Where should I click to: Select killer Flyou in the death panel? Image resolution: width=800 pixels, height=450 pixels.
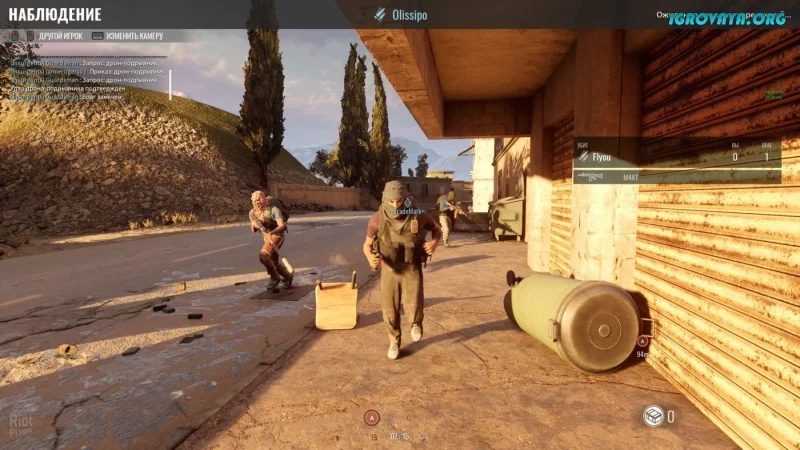[x=601, y=157]
